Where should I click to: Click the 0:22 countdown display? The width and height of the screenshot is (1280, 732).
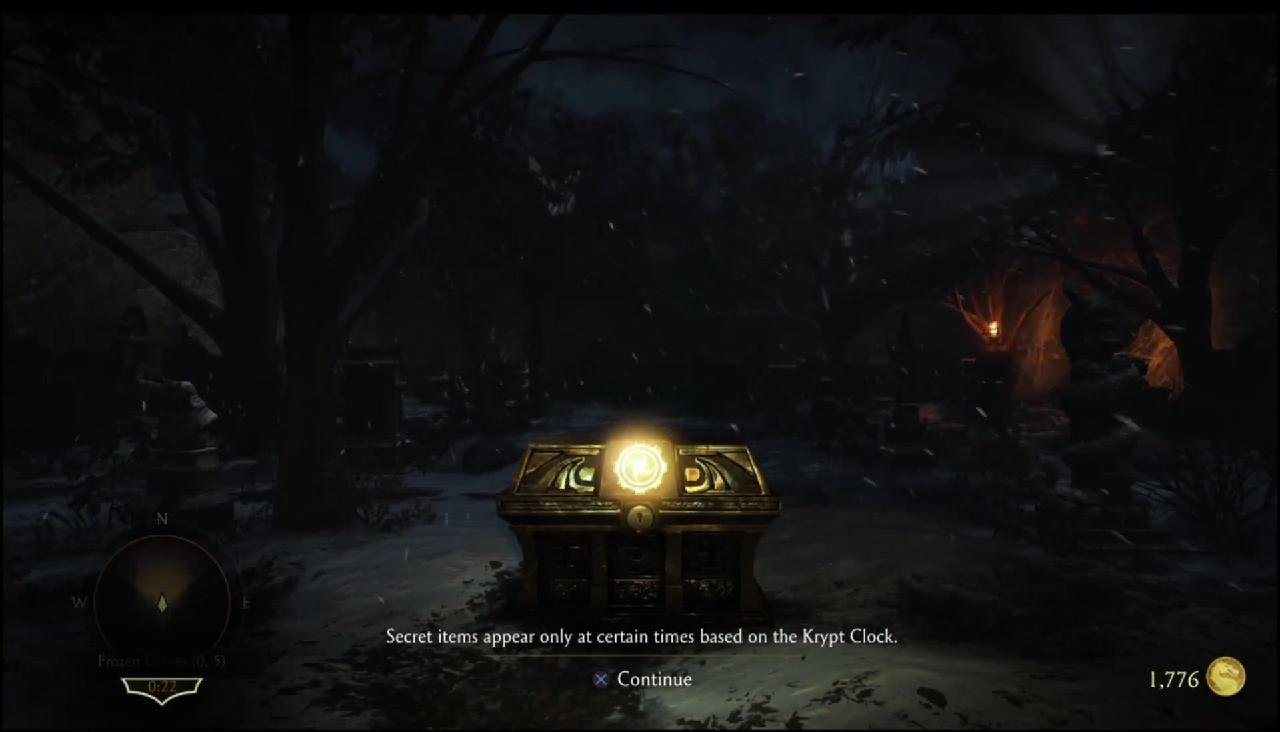162,687
